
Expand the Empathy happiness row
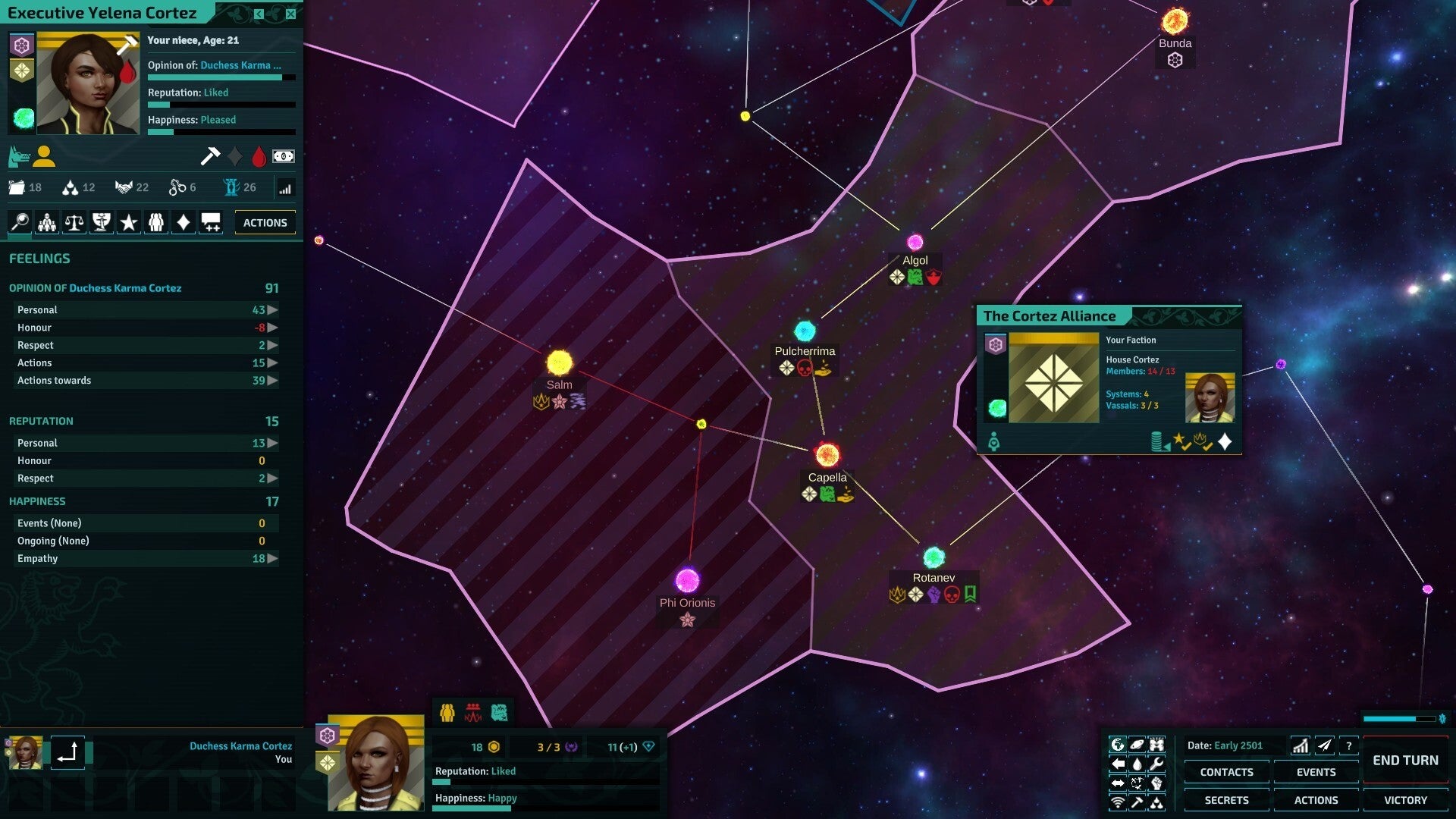point(272,559)
